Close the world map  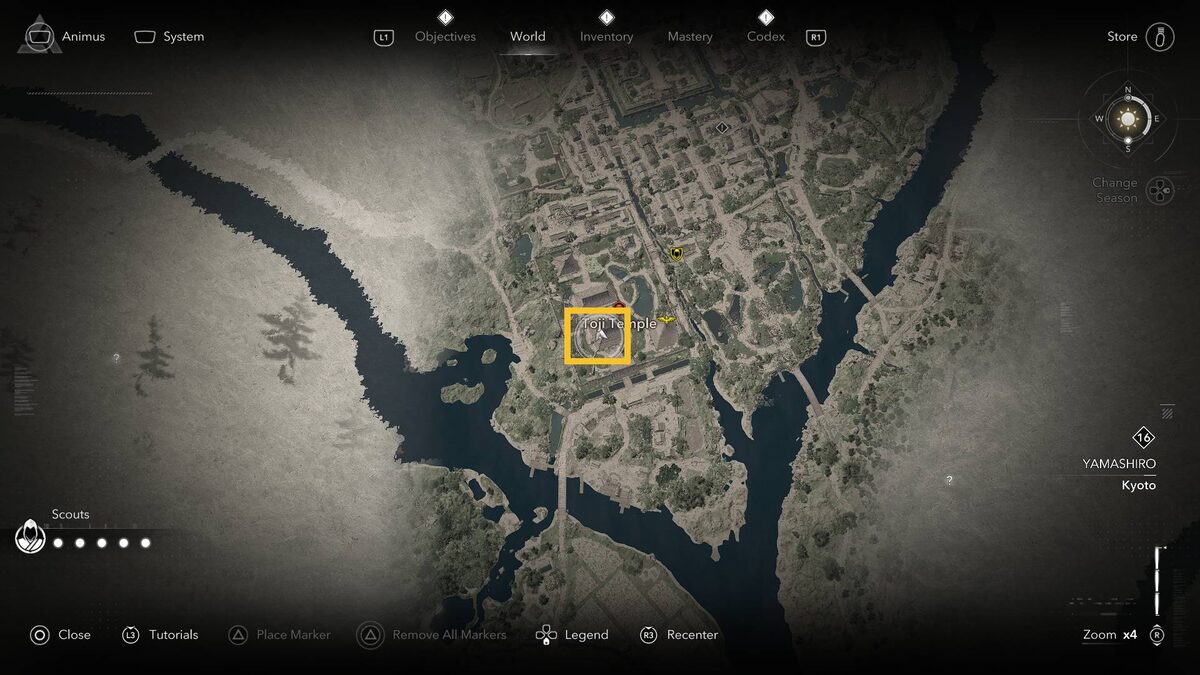tap(61, 635)
